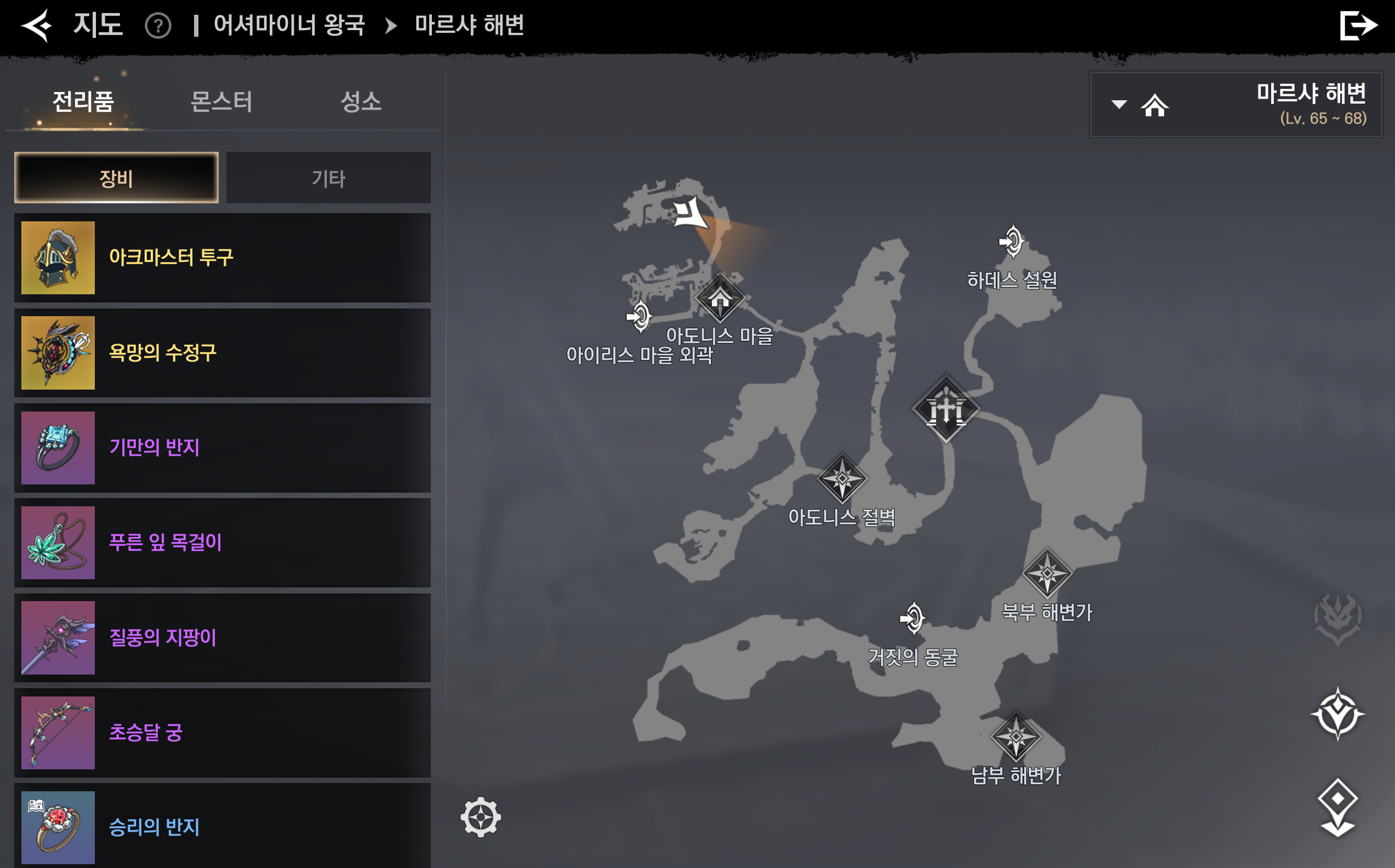Screen dimensions: 1395x868
Task: Select the 질풍의 지팡이 loot entry
Action: [x=223, y=638]
